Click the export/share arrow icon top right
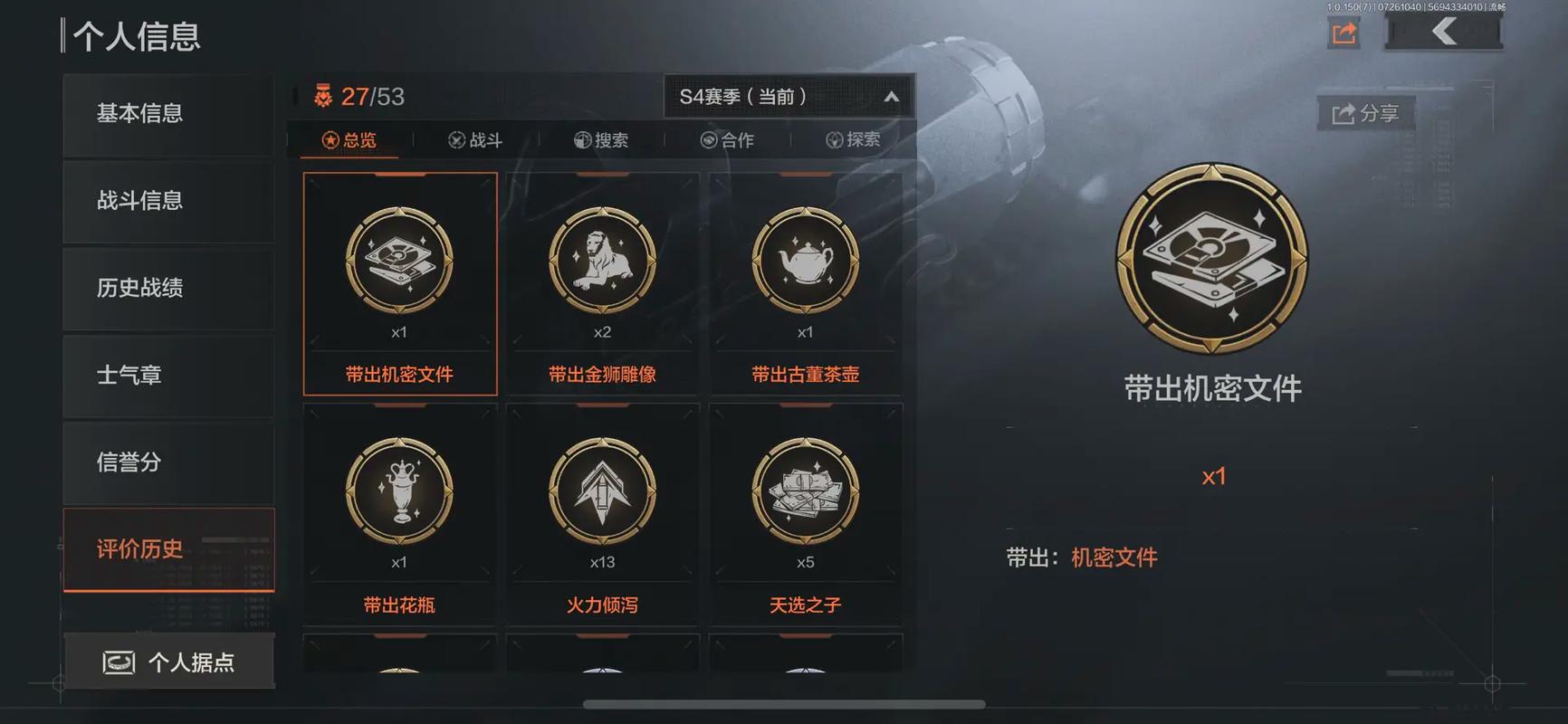Image resolution: width=1568 pixels, height=724 pixels. pyautogui.click(x=1343, y=32)
